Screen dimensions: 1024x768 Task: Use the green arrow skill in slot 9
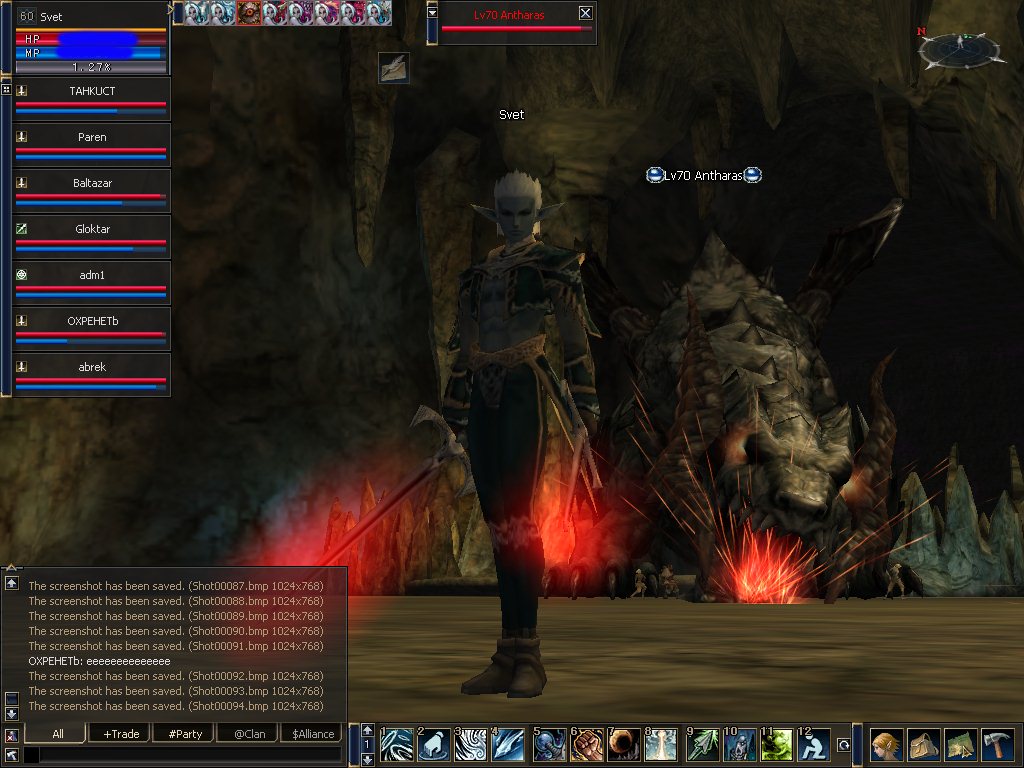[700, 745]
